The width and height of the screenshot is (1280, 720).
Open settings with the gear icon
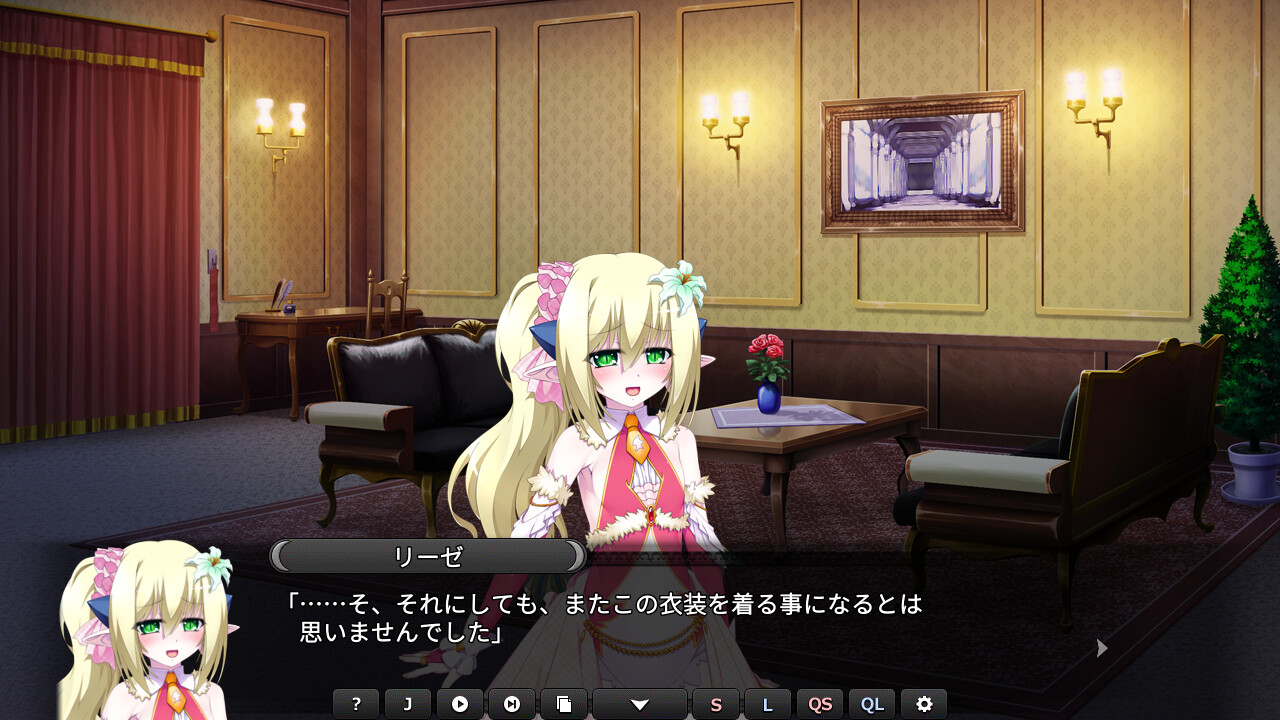tap(925, 704)
